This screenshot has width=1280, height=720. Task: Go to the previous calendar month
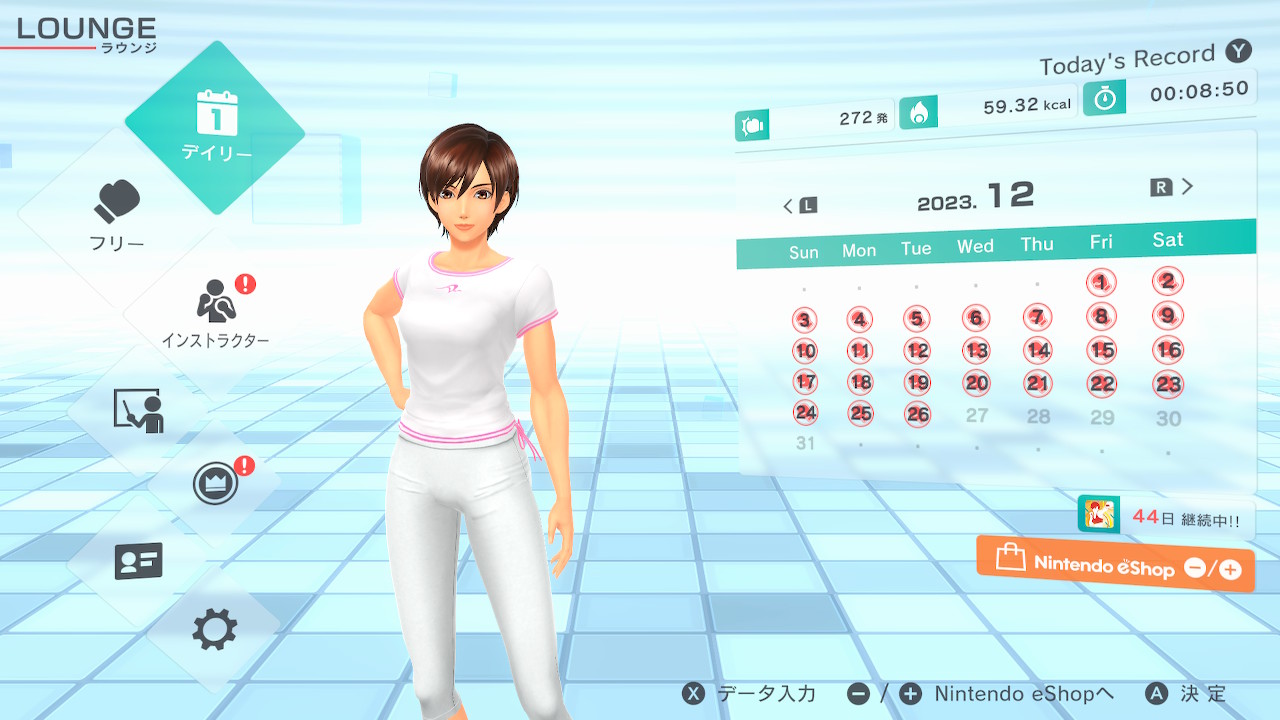799,206
